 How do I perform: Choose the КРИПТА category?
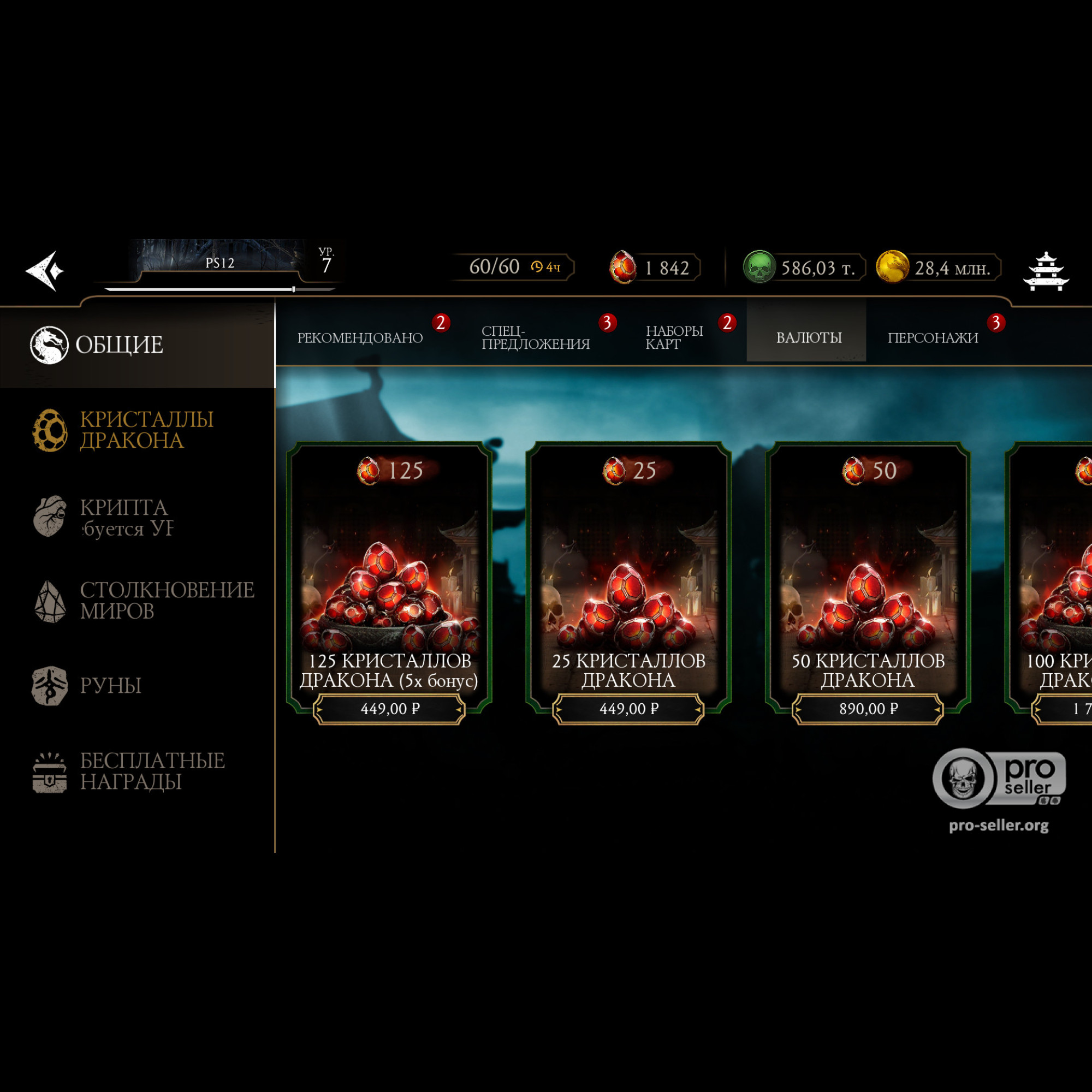coord(123,517)
